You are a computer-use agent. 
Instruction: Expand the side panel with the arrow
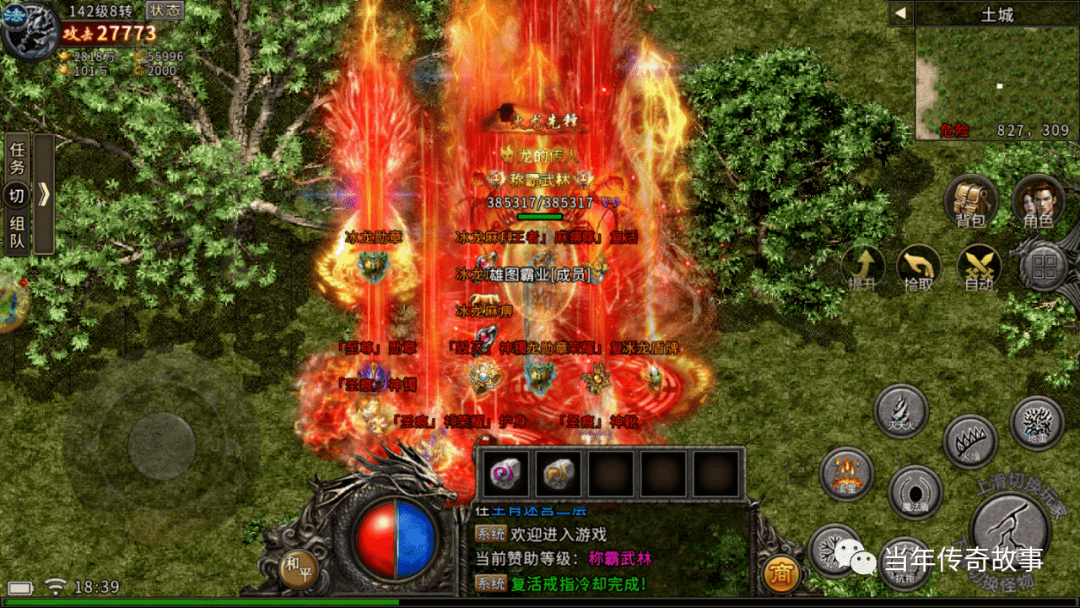pos(44,194)
